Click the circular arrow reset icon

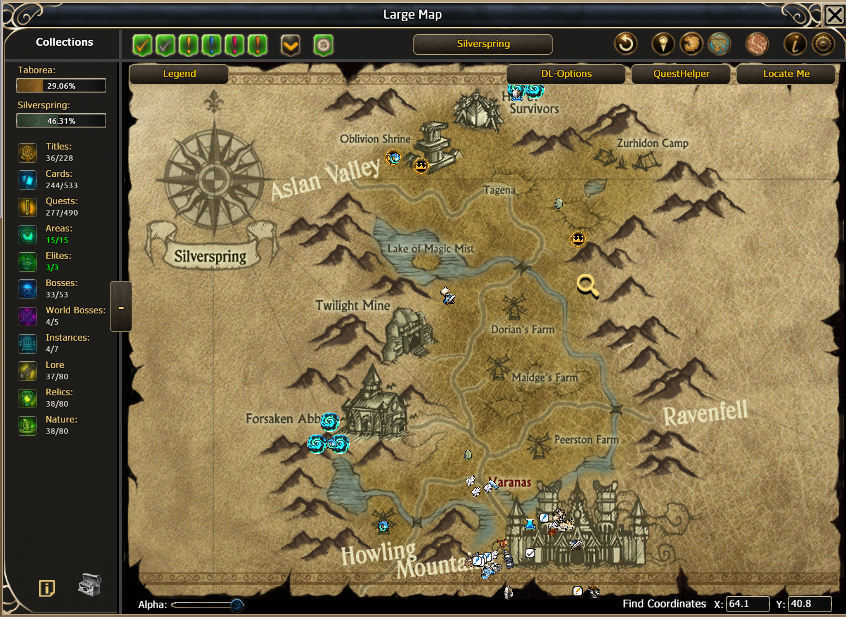click(x=625, y=44)
